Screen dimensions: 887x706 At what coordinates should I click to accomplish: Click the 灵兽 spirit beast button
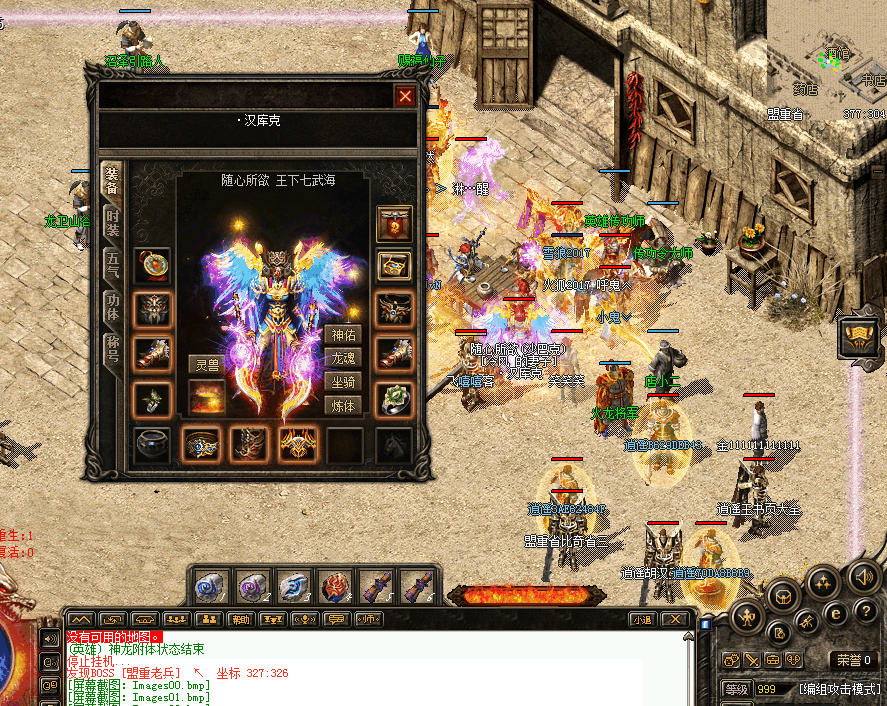tap(205, 364)
